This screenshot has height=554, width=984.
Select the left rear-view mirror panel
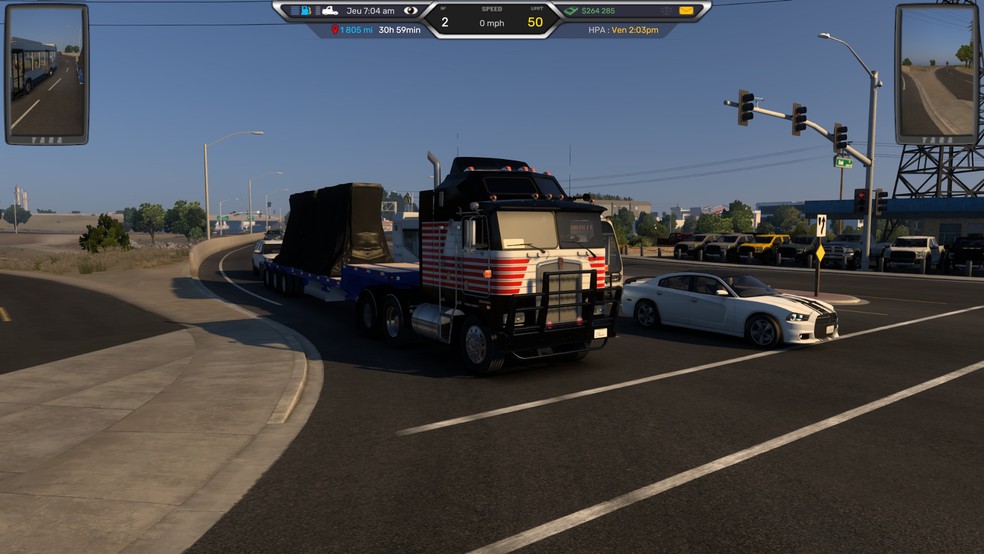coord(46,74)
